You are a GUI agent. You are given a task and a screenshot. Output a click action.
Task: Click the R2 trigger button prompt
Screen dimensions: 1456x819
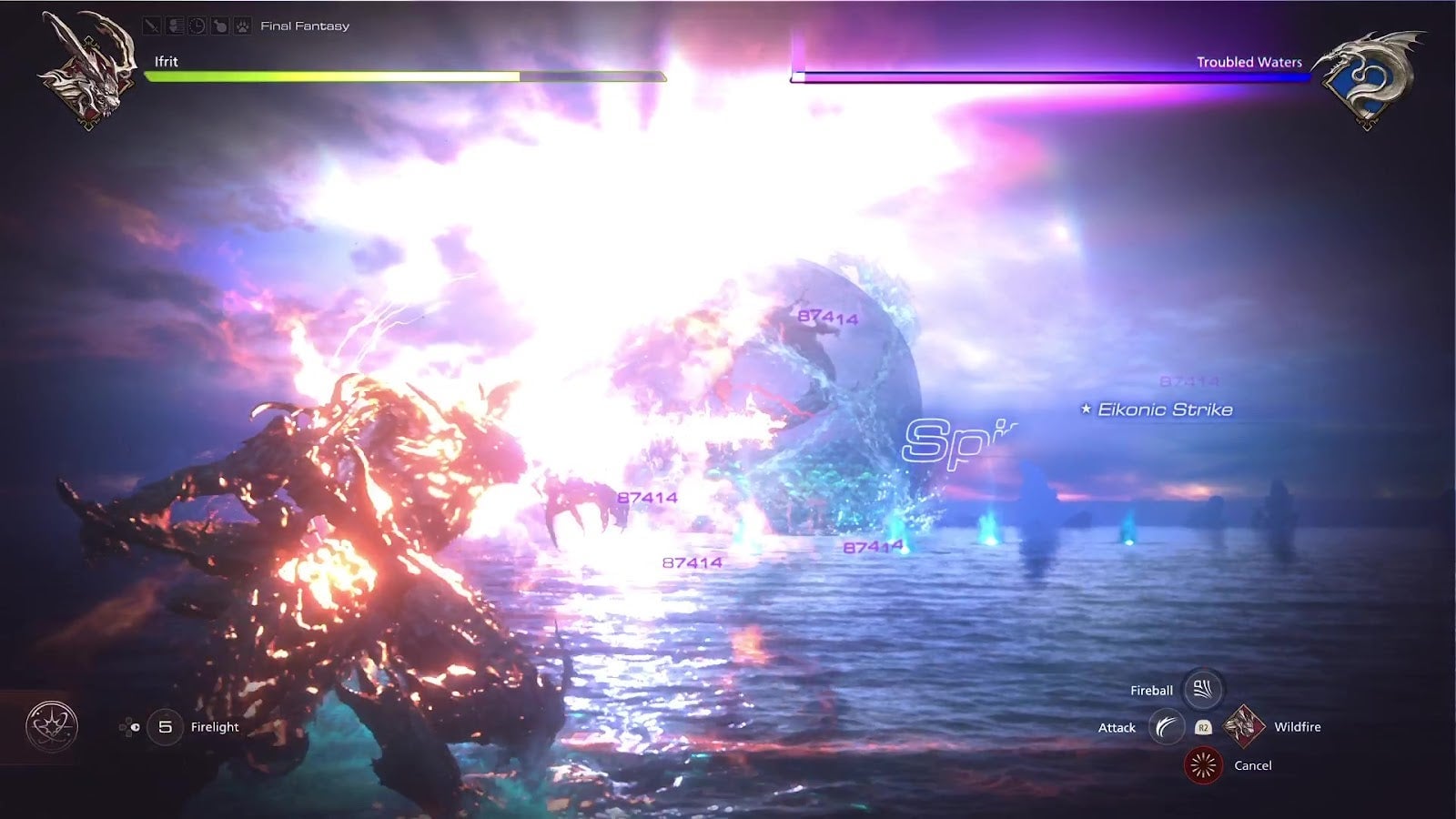pyautogui.click(x=1204, y=728)
